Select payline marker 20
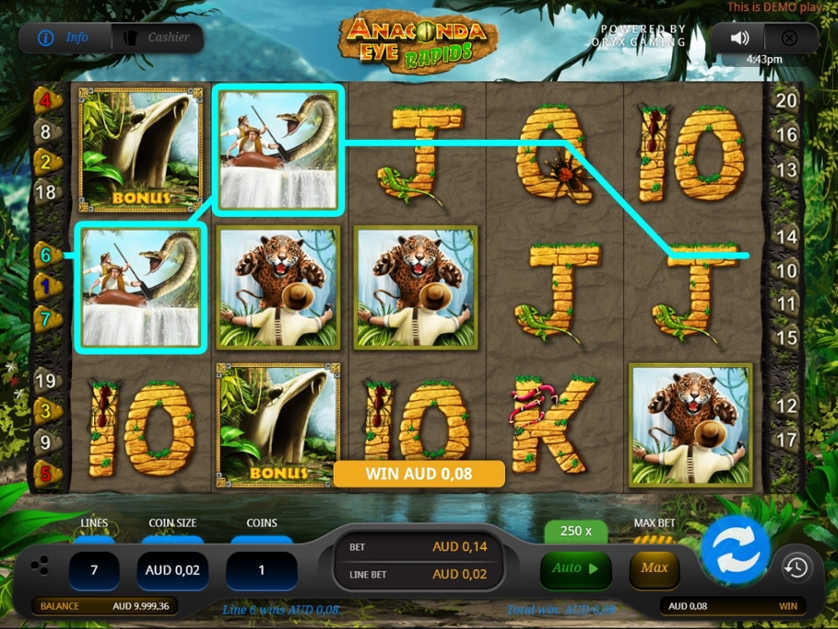The image size is (838, 629). coord(787,100)
